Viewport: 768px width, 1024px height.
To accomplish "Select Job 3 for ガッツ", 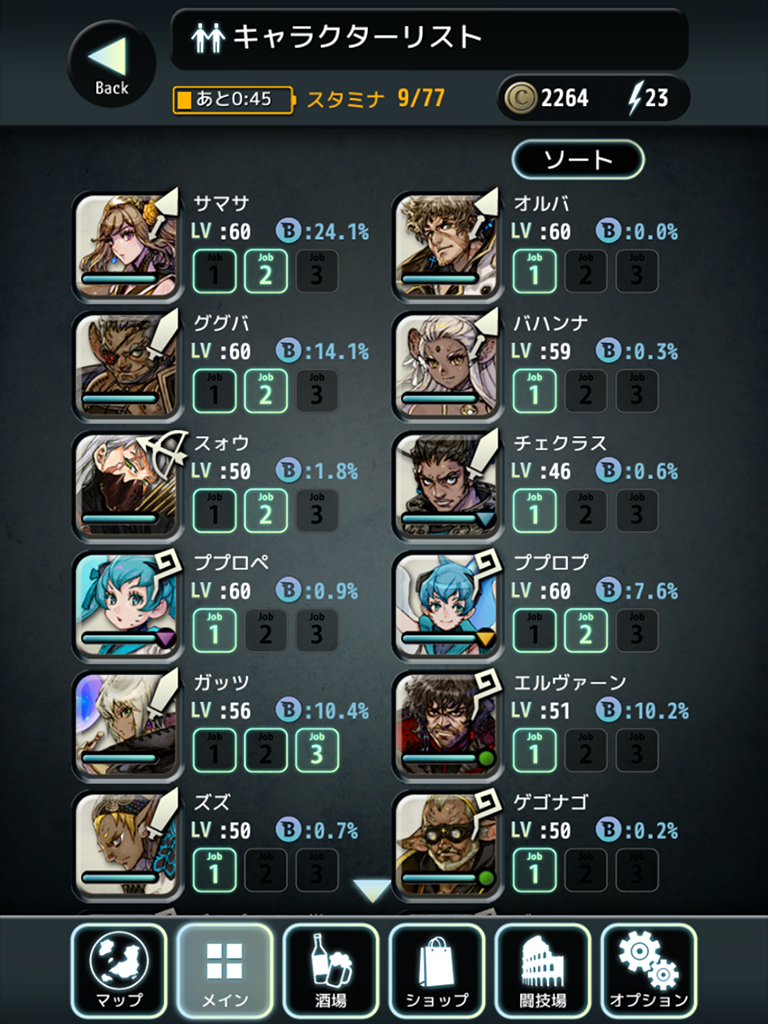I will click(317, 751).
